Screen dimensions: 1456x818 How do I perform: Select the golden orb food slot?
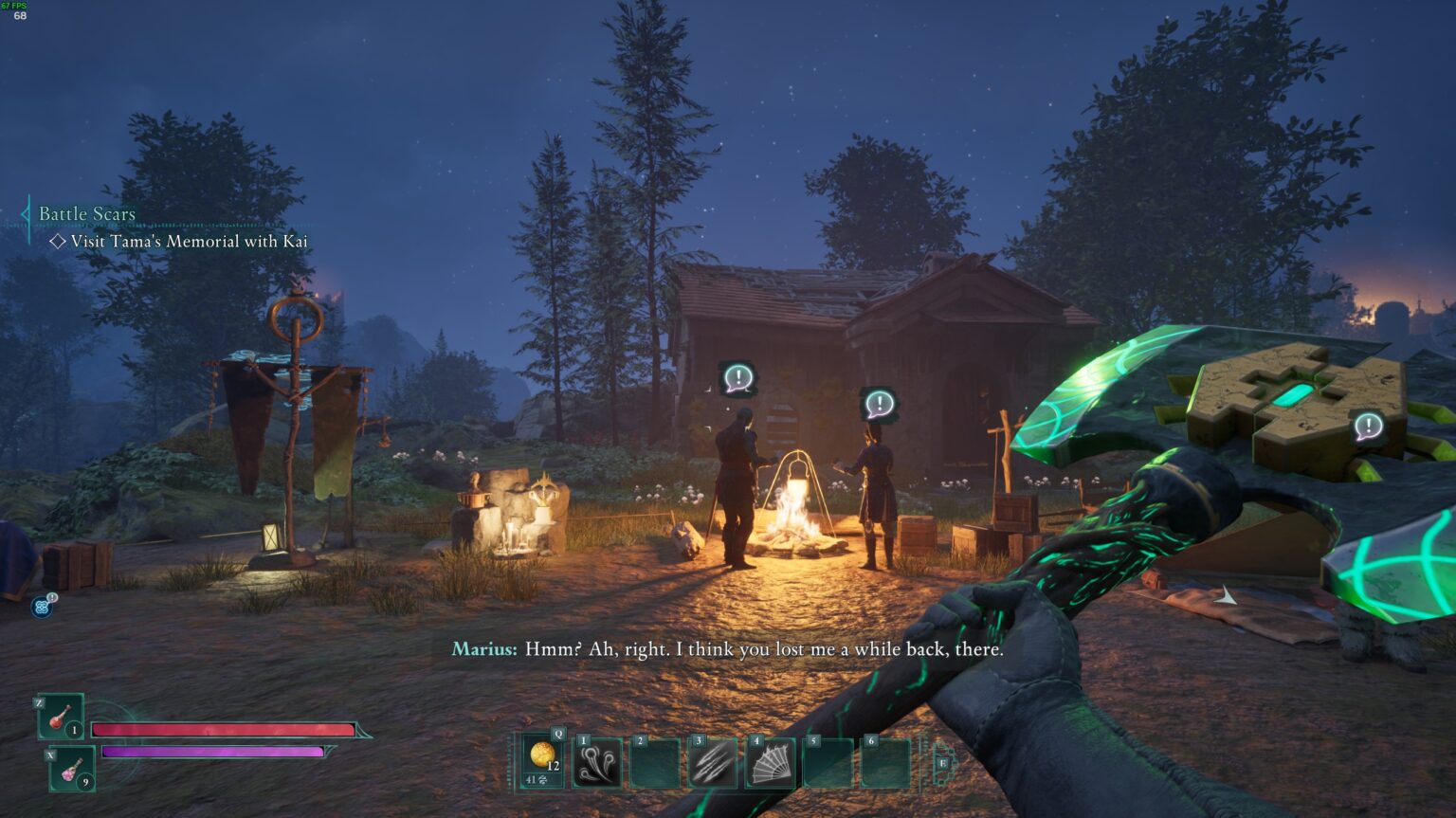(x=542, y=758)
